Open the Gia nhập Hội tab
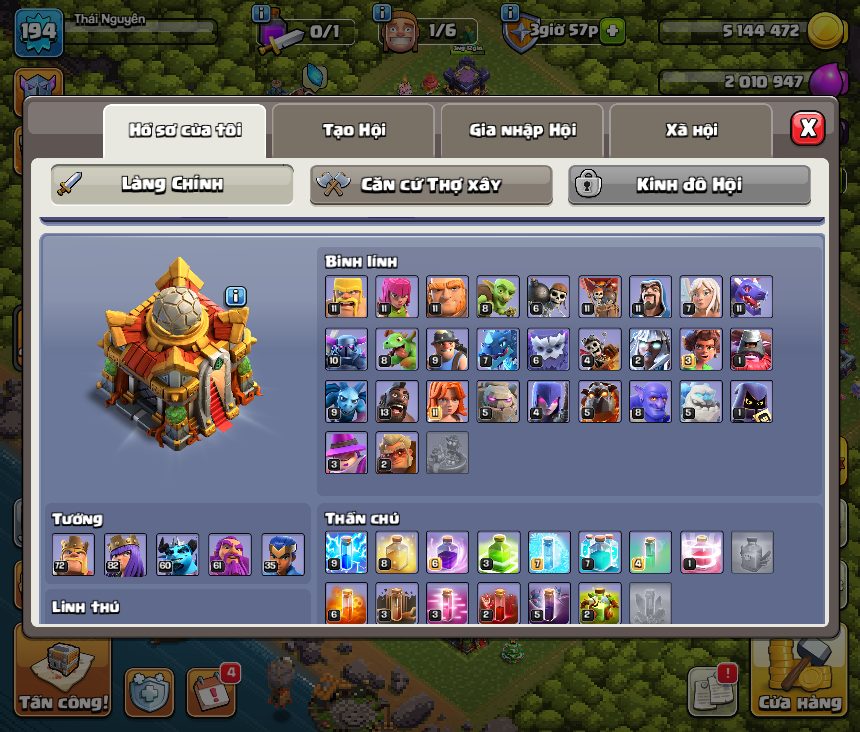Viewport: 860px width, 732px height. click(x=522, y=130)
